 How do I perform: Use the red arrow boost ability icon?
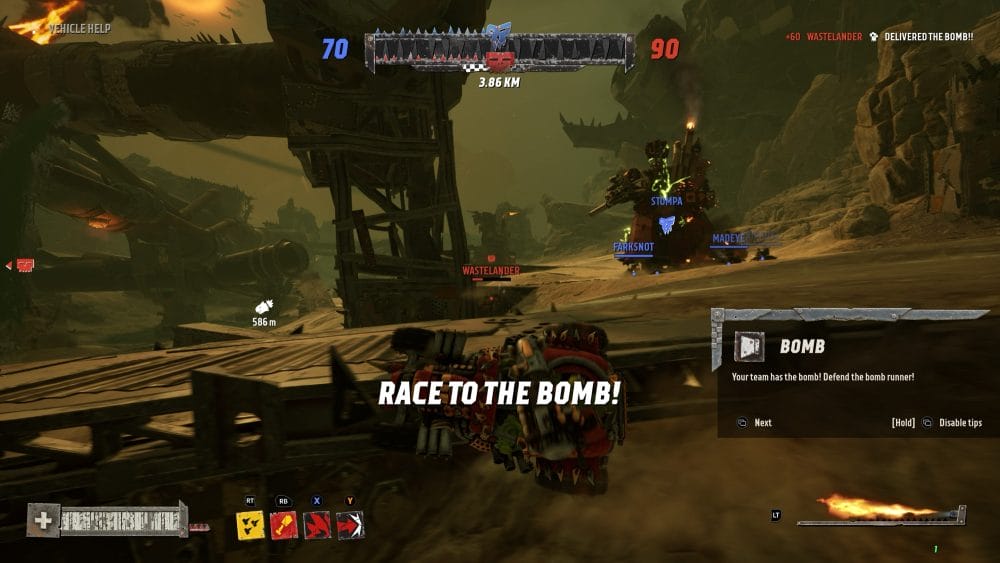tap(350, 525)
